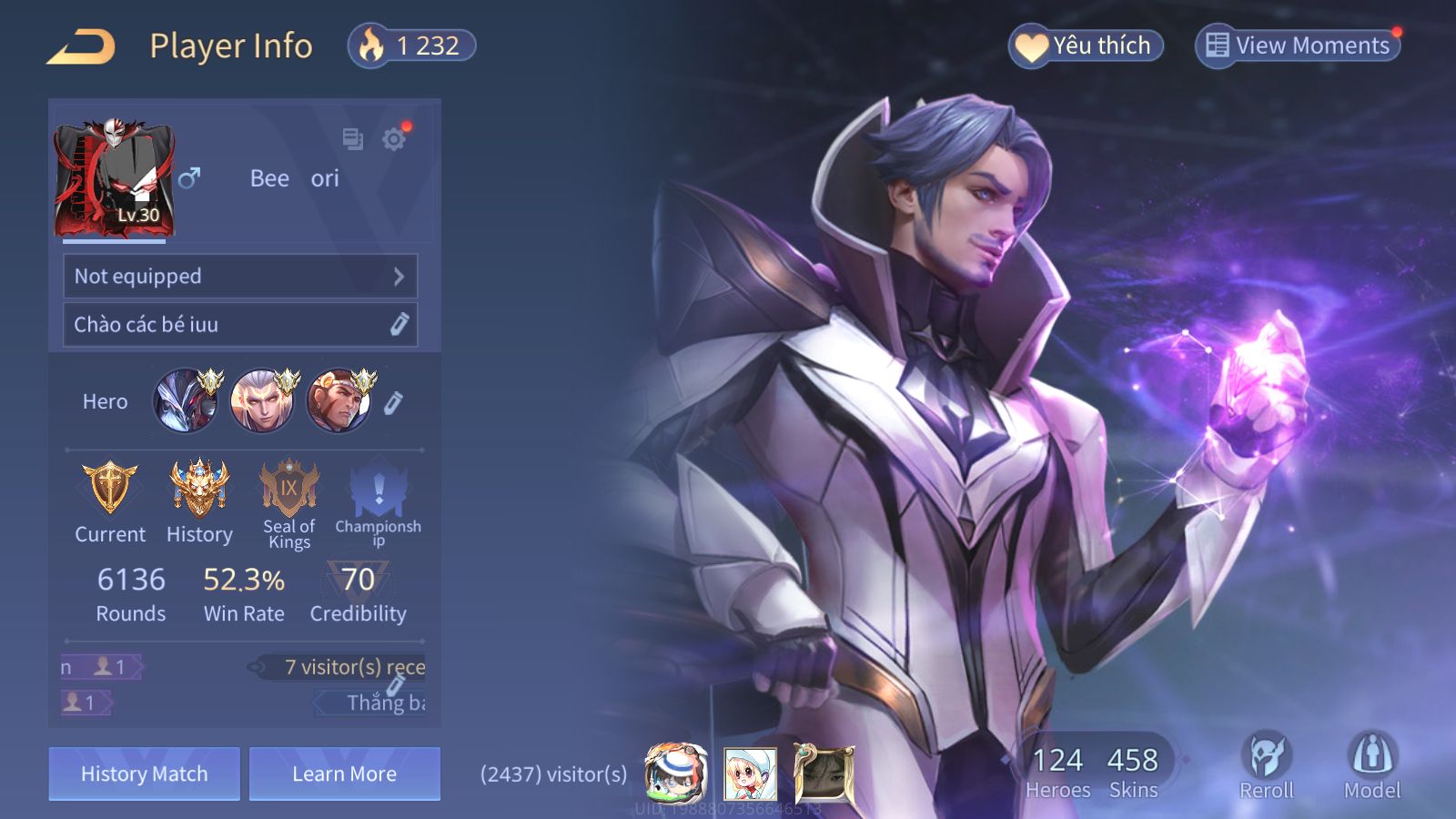Edit the Chào các bé iuu signature
The height and width of the screenshot is (819, 1456).
399,325
